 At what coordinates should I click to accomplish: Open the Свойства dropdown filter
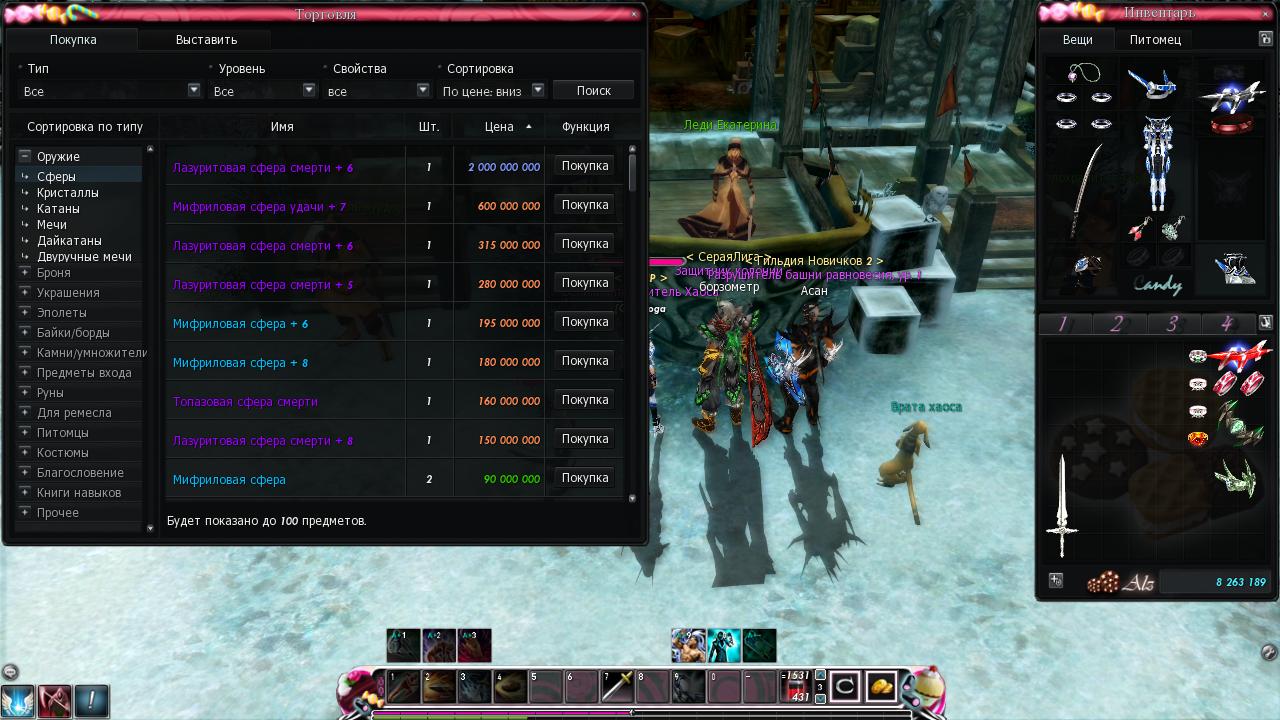[x=422, y=90]
